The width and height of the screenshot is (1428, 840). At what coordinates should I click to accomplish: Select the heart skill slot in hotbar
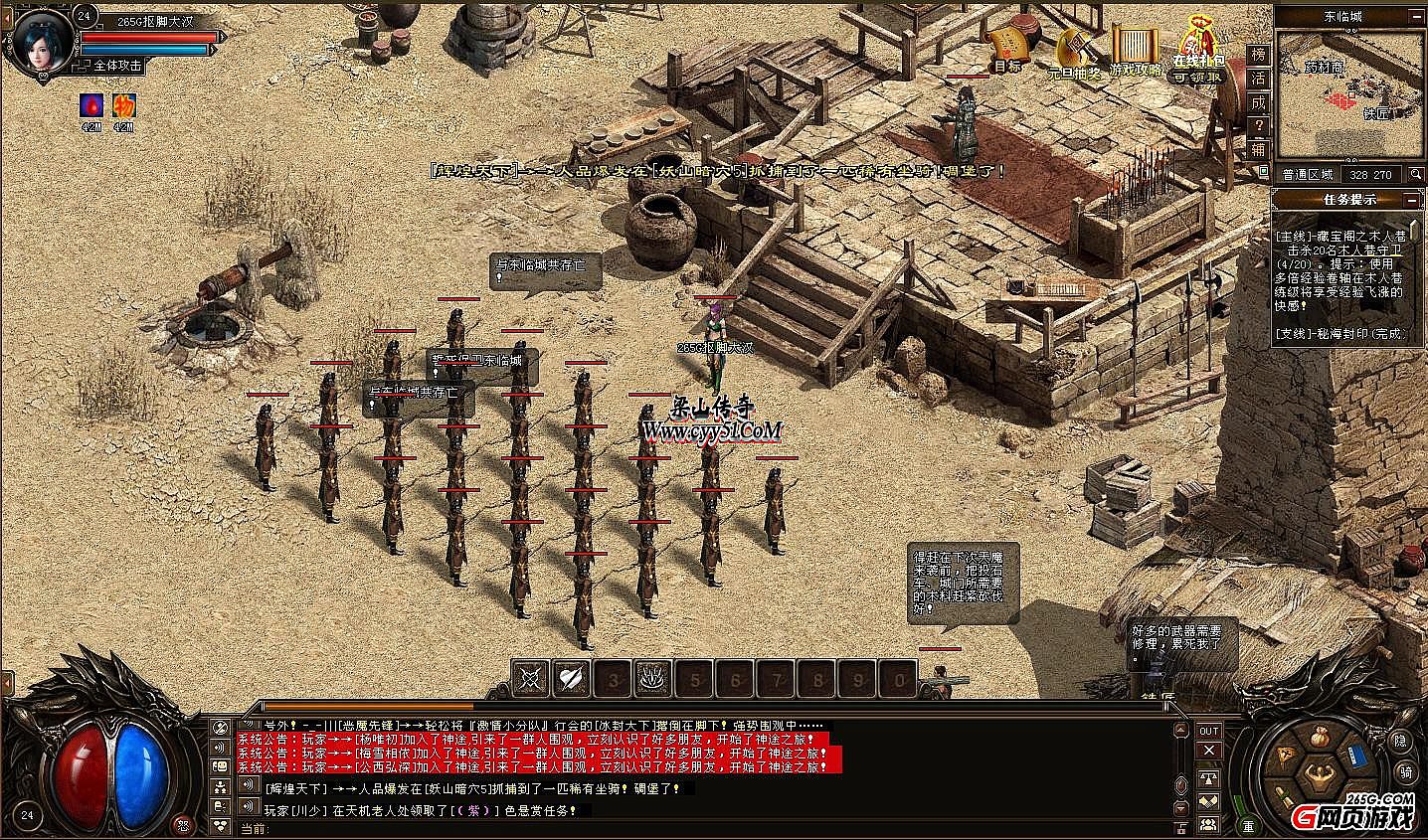coord(573,679)
